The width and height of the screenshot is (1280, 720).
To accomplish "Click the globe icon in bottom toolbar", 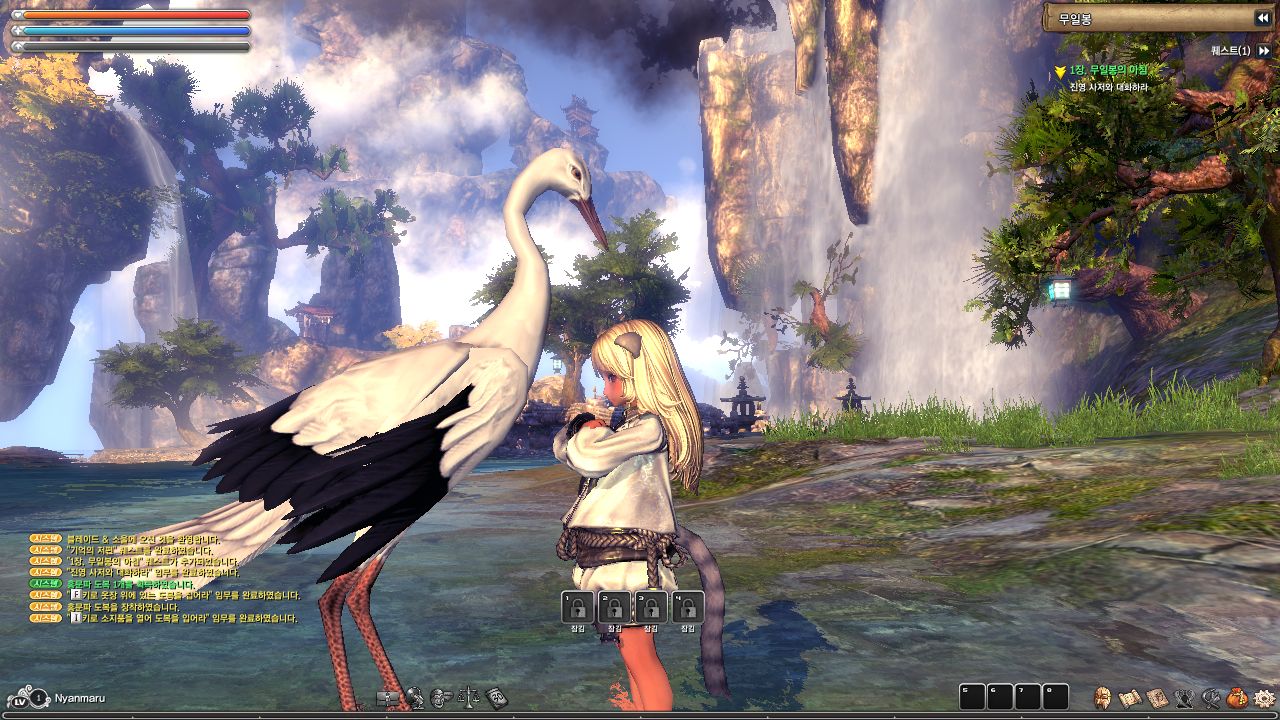I will coord(415,697).
